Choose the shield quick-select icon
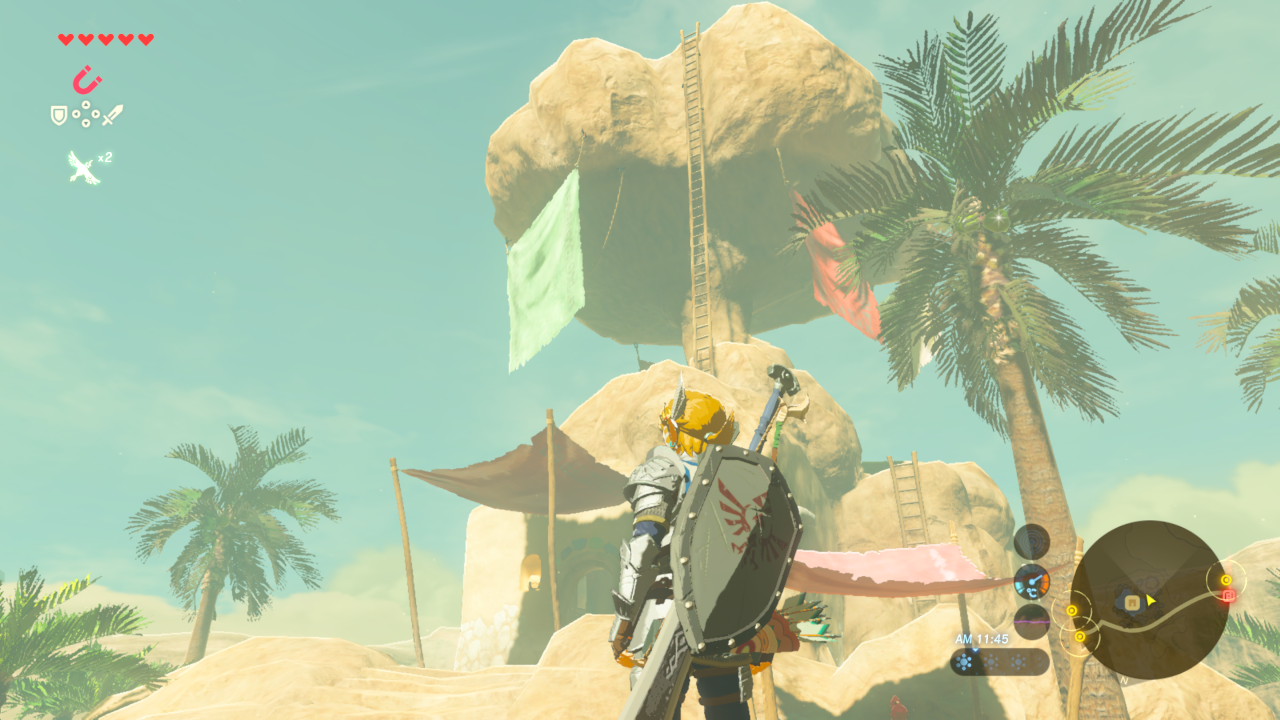The width and height of the screenshot is (1280, 720). click(59, 115)
